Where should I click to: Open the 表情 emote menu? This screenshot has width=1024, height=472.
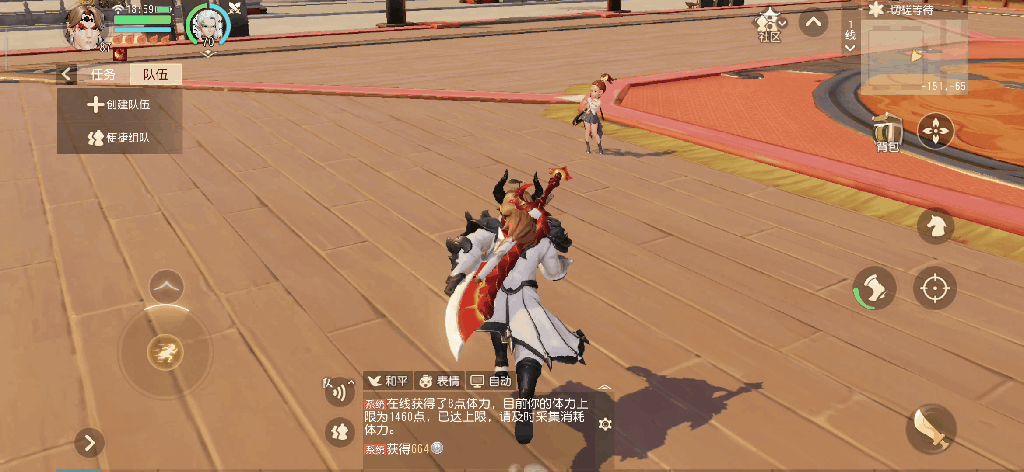click(x=438, y=381)
